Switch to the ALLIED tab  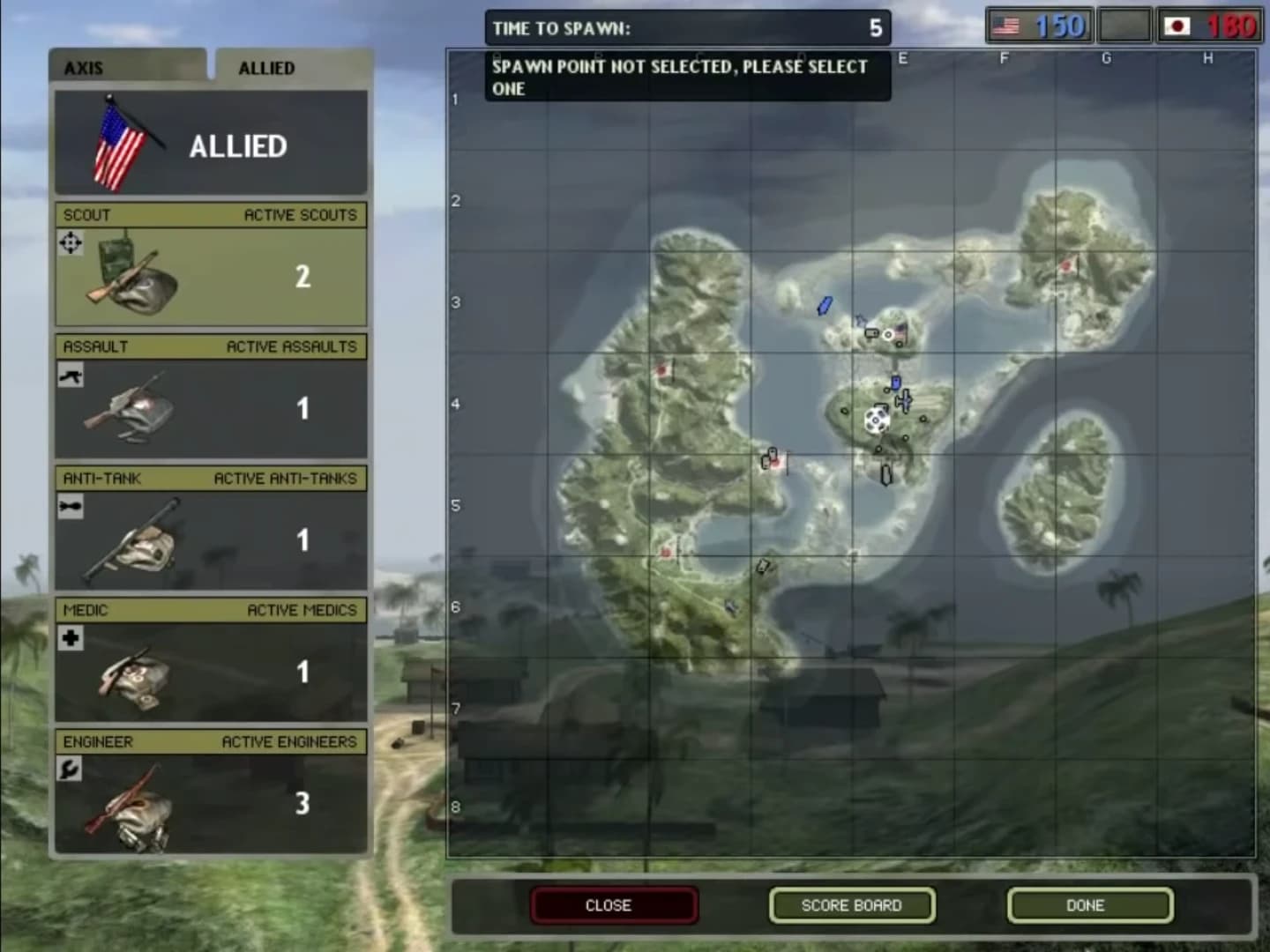[x=266, y=68]
